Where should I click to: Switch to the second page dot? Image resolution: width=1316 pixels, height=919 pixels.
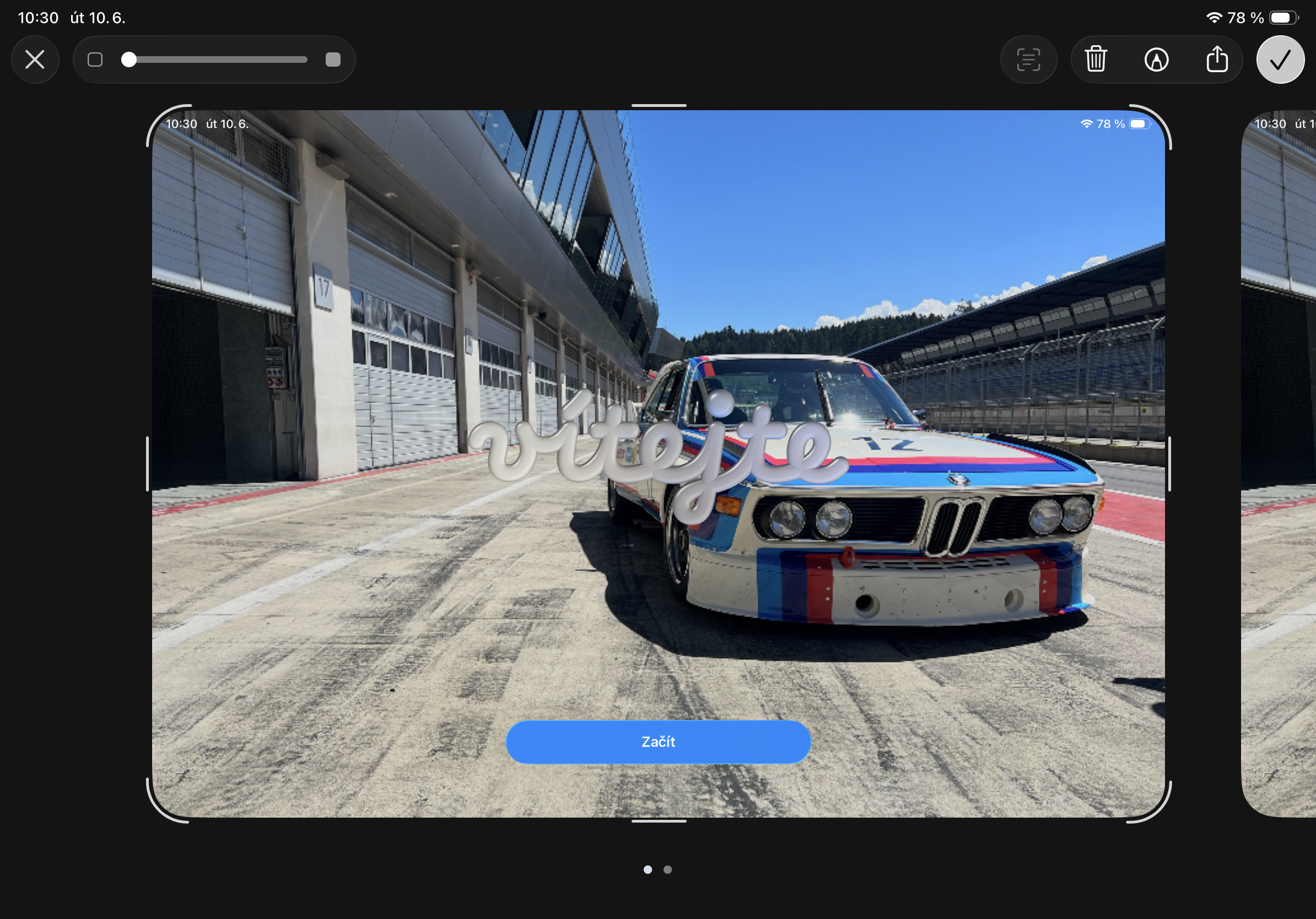pyautogui.click(x=668, y=869)
